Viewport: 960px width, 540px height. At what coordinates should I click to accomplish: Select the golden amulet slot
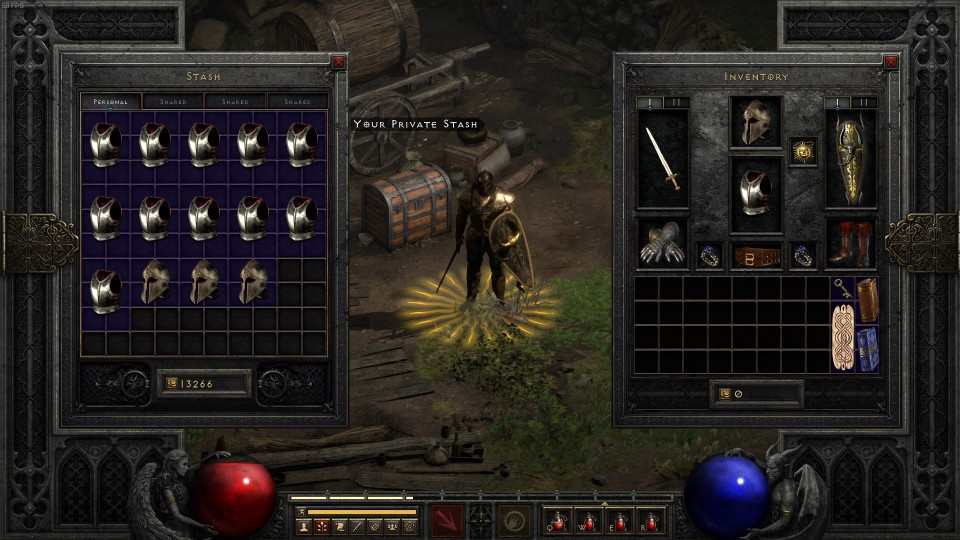tap(803, 152)
